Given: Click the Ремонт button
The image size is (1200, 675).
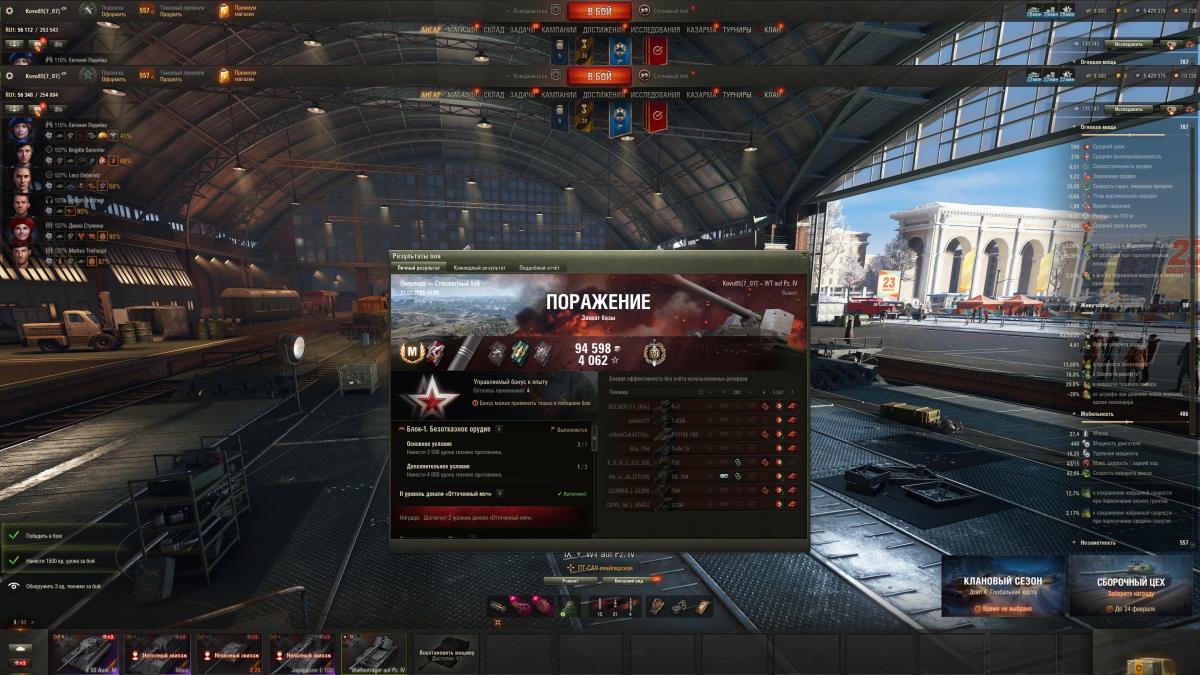Looking at the screenshot, I should pos(570,580).
